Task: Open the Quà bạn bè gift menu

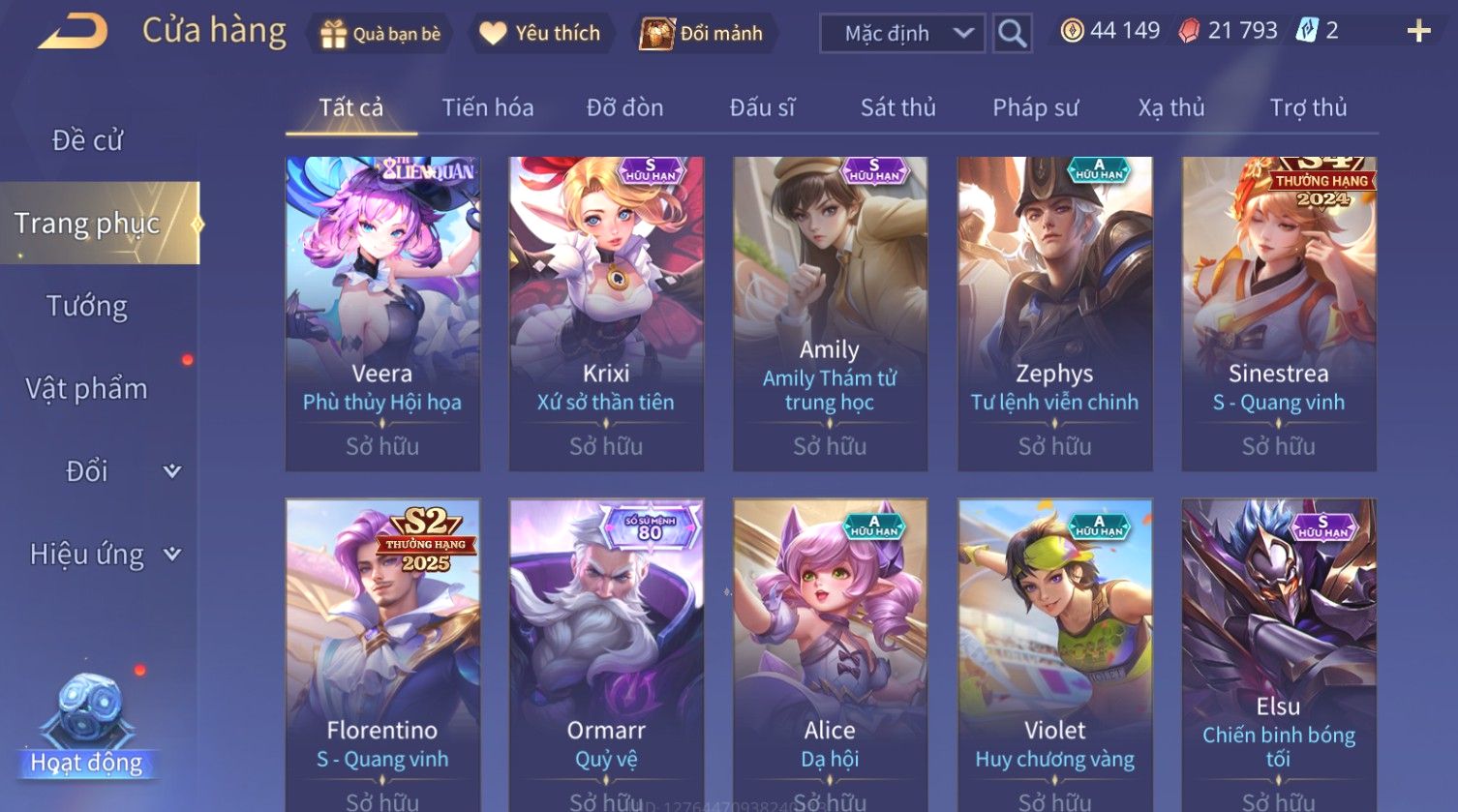Action: [381, 34]
